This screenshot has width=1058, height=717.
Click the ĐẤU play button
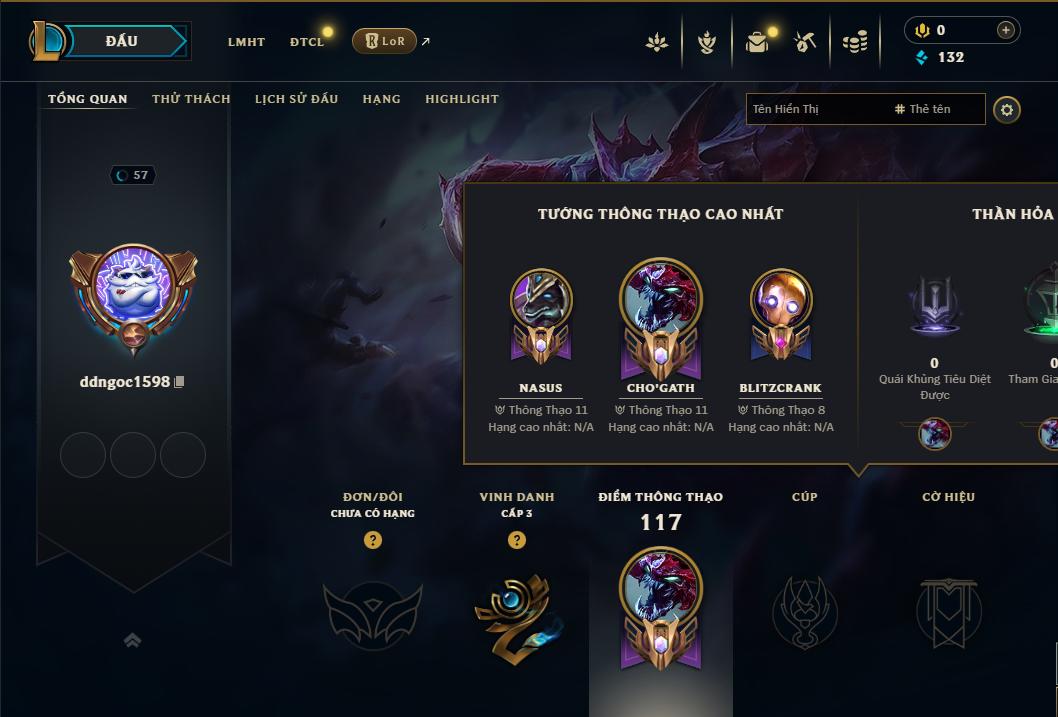tap(122, 41)
